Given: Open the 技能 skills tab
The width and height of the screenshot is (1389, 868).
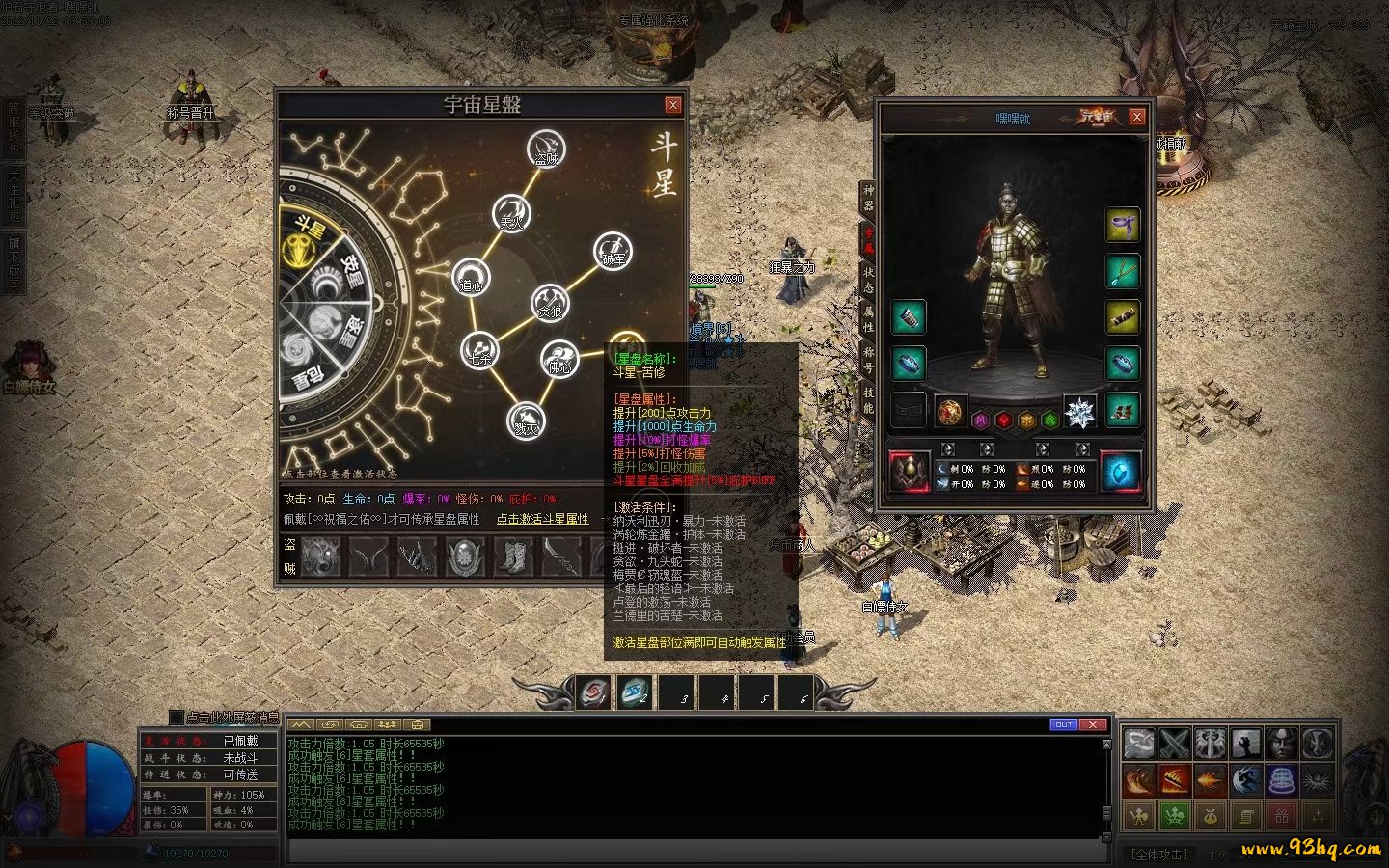Looking at the screenshot, I should 868,400.
